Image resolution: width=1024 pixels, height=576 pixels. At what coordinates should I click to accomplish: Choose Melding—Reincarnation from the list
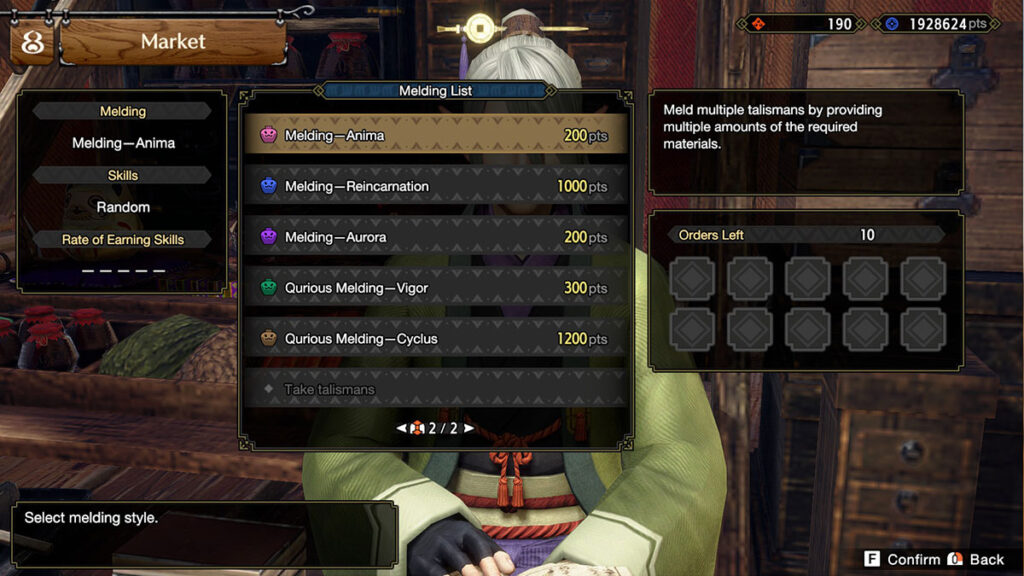435,186
